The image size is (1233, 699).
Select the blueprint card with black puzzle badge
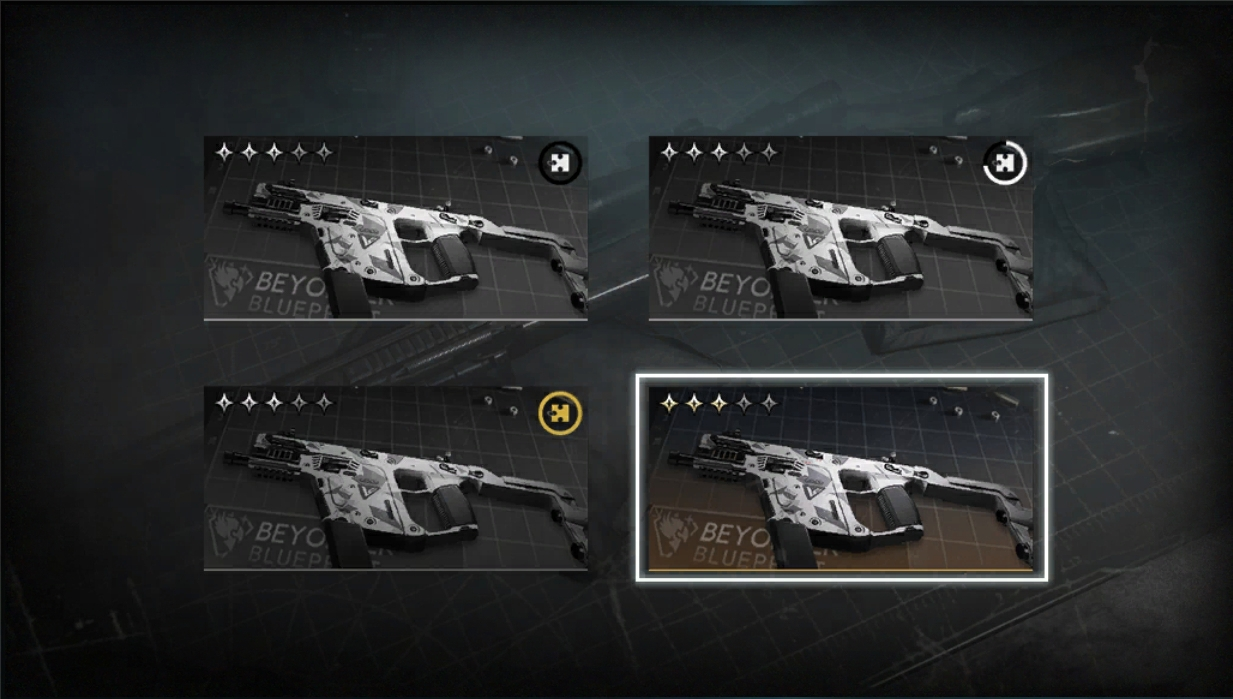(x=395, y=228)
